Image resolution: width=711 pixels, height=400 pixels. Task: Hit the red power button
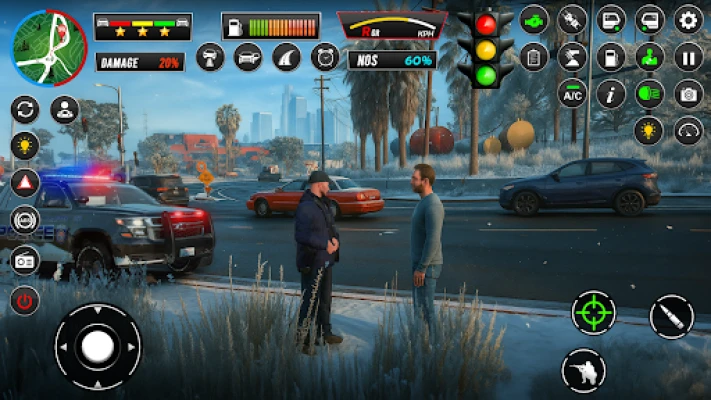tap(25, 298)
